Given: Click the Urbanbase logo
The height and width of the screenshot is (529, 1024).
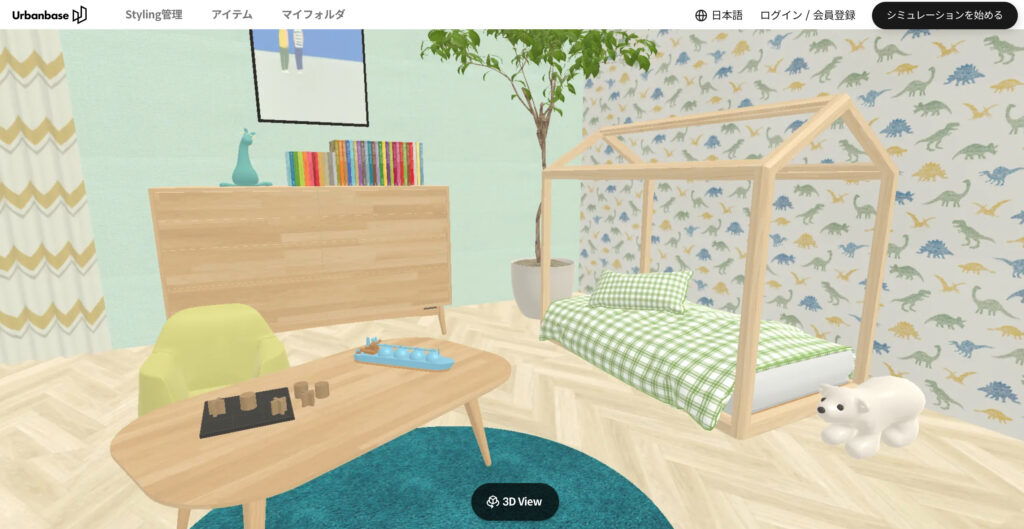Looking at the screenshot, I should pyautogui.click(x=49, y=14).
